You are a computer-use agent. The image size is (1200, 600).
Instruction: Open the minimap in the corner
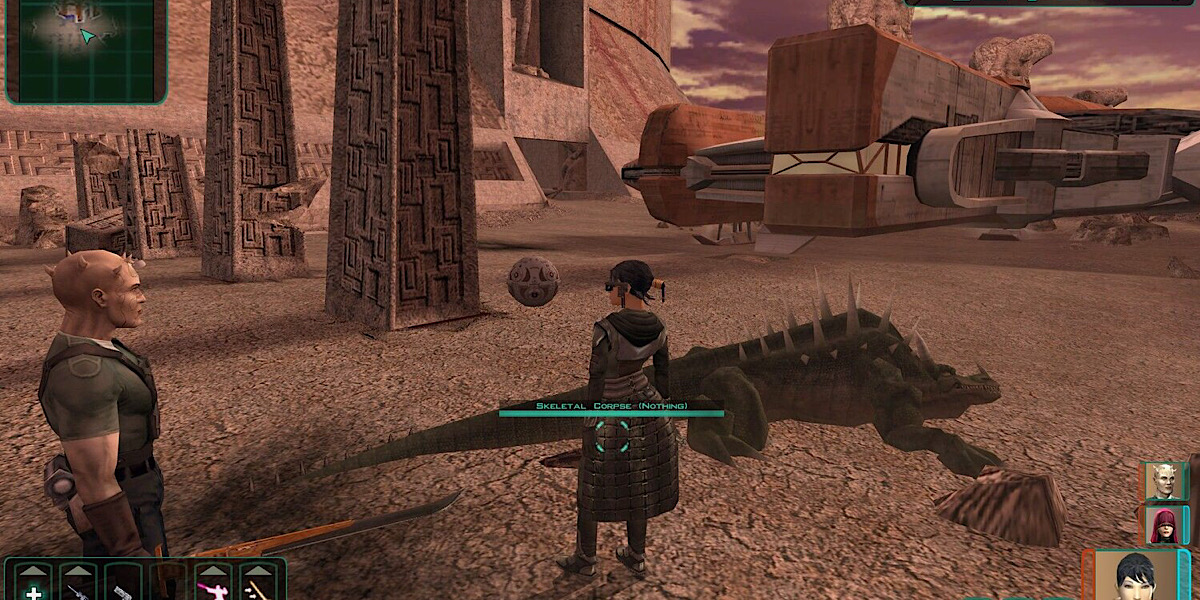point(86,50)
